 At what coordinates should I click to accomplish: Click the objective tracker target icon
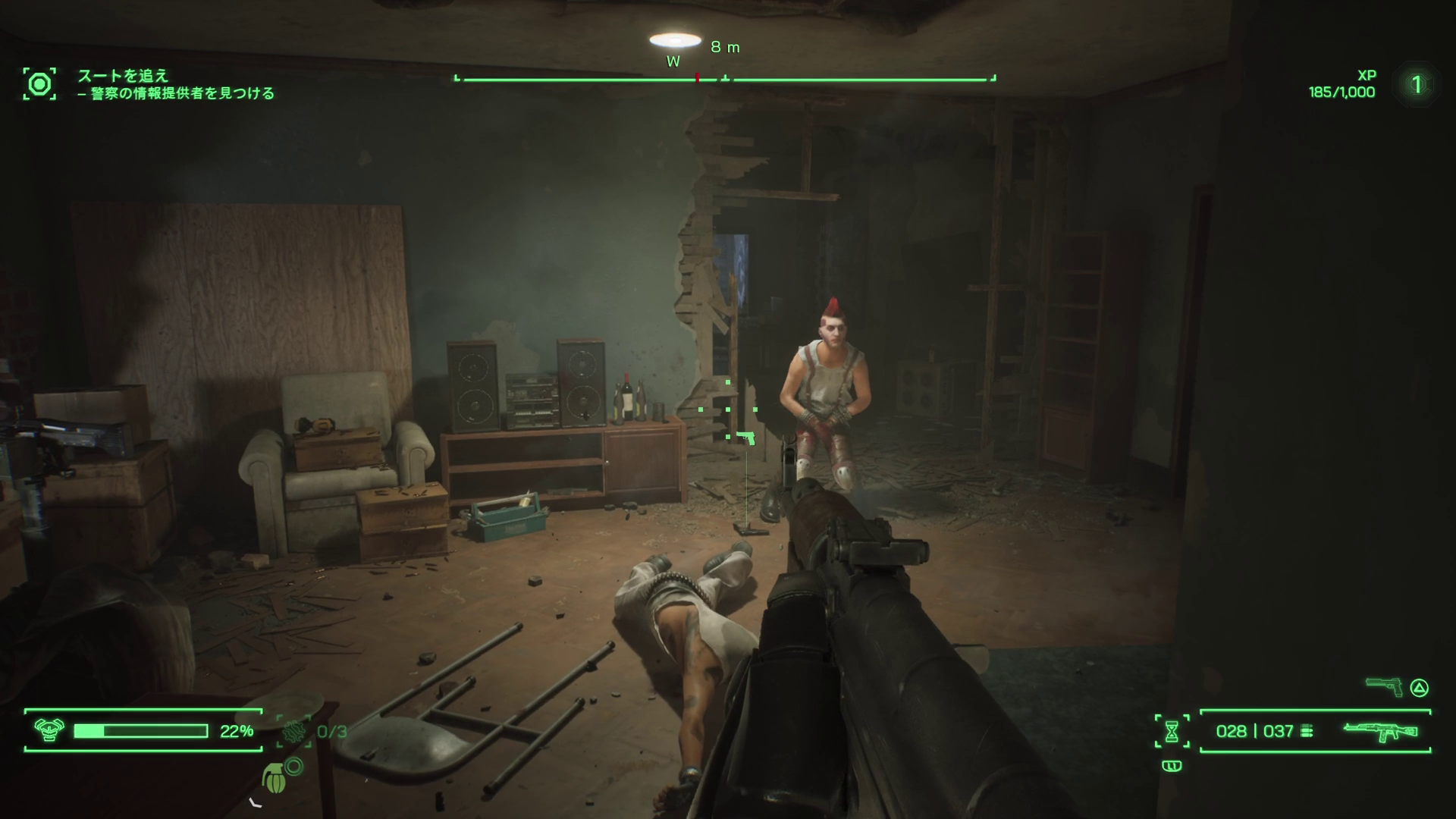click(39, 83)
